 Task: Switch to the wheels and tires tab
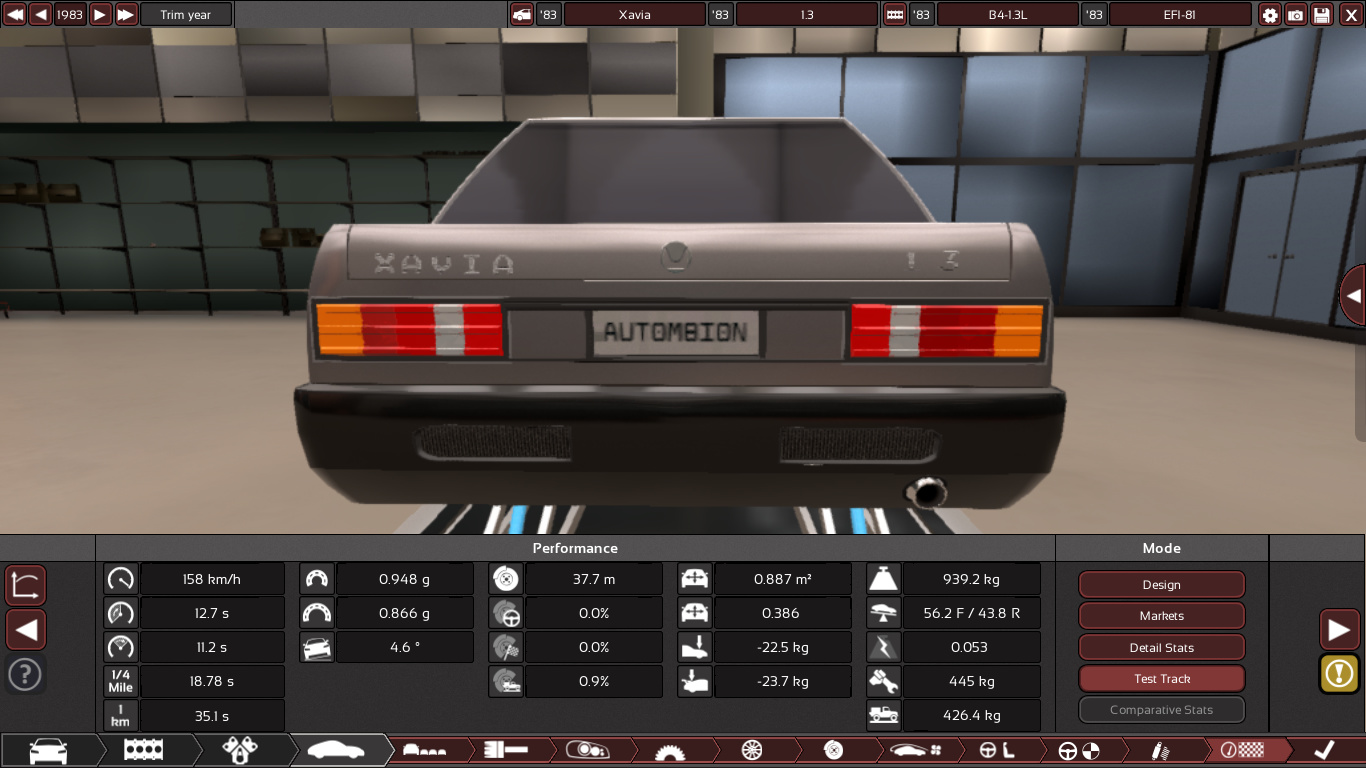752,750
